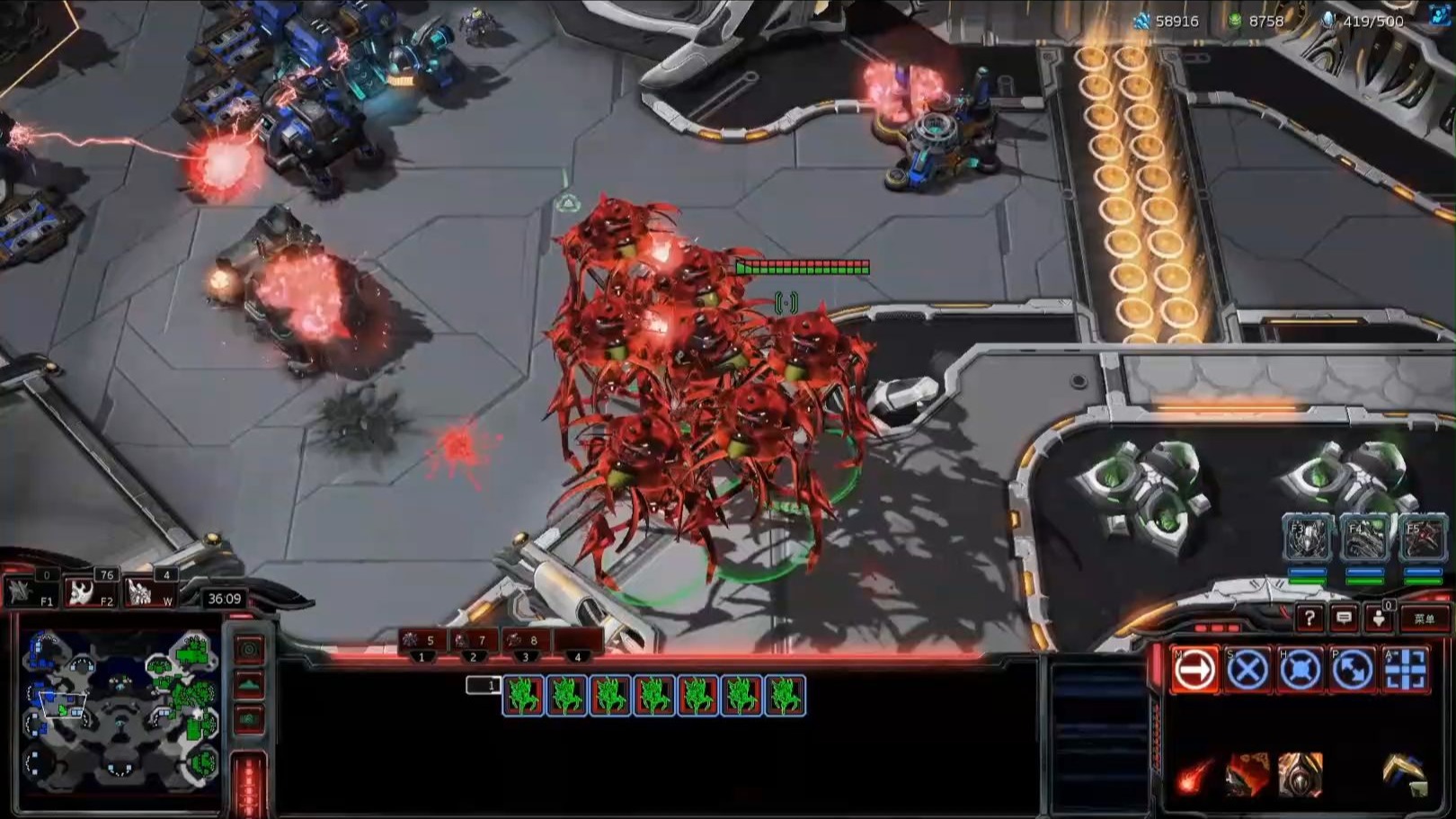Choose the Hold Position command
Viewport: 1456px width, 819px height.
pos(1300,670)
